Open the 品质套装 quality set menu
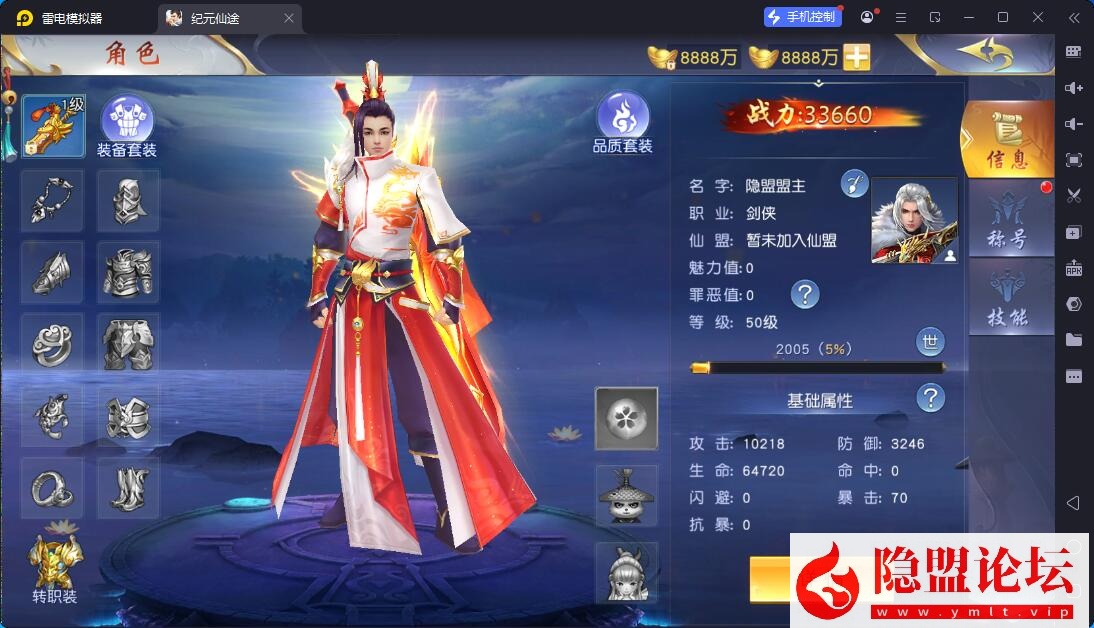 622,123
